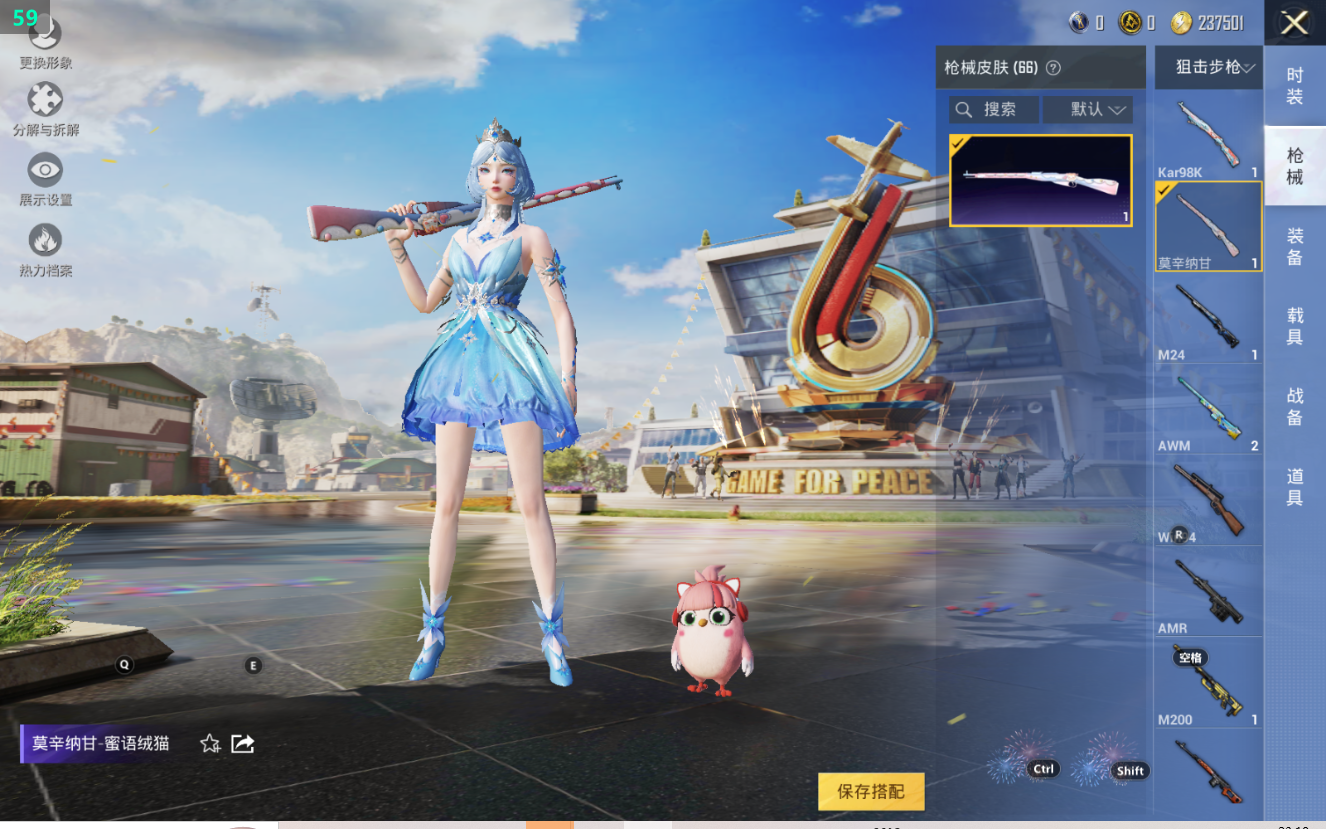Choose the Kar98K in the weapon list
Screen dimensions: 1326x829
pyautogui.click(x=1208, y=137)
